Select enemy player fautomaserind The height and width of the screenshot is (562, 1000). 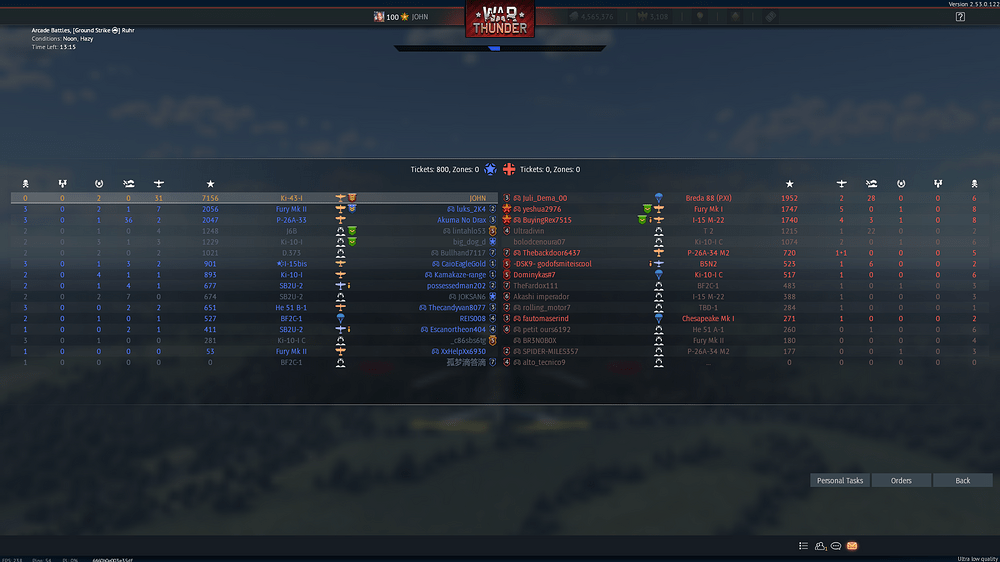point(545,319)
